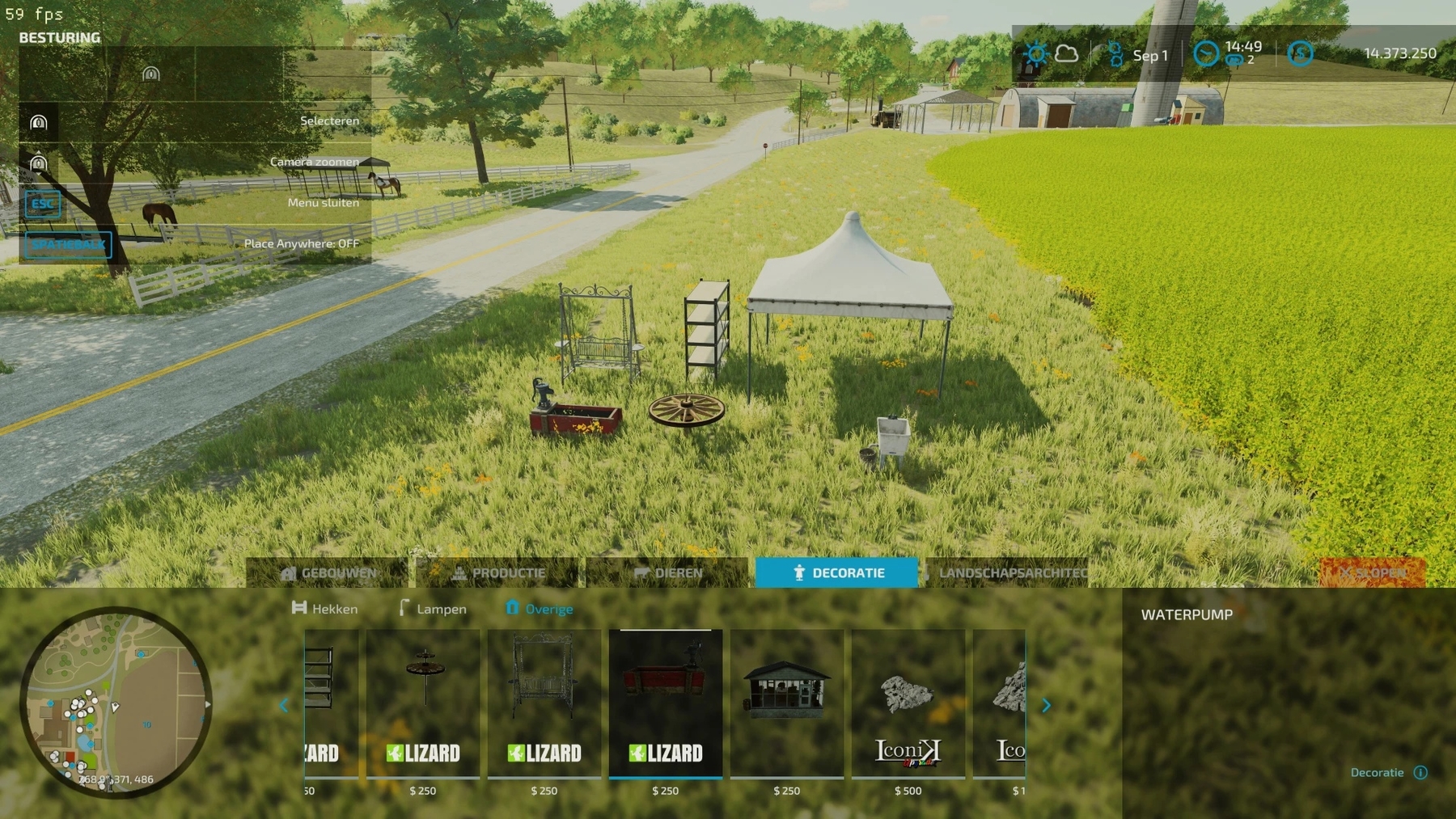Screen dimensions: 1456x819
Task: Select the small shed building item
Action: [x=787, y=703]
